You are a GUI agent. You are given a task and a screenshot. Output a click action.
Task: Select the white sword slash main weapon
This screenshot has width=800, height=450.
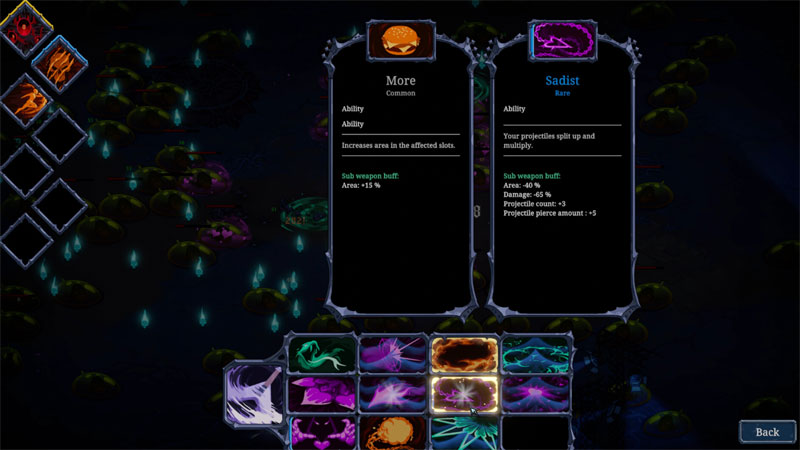point(254,394)
